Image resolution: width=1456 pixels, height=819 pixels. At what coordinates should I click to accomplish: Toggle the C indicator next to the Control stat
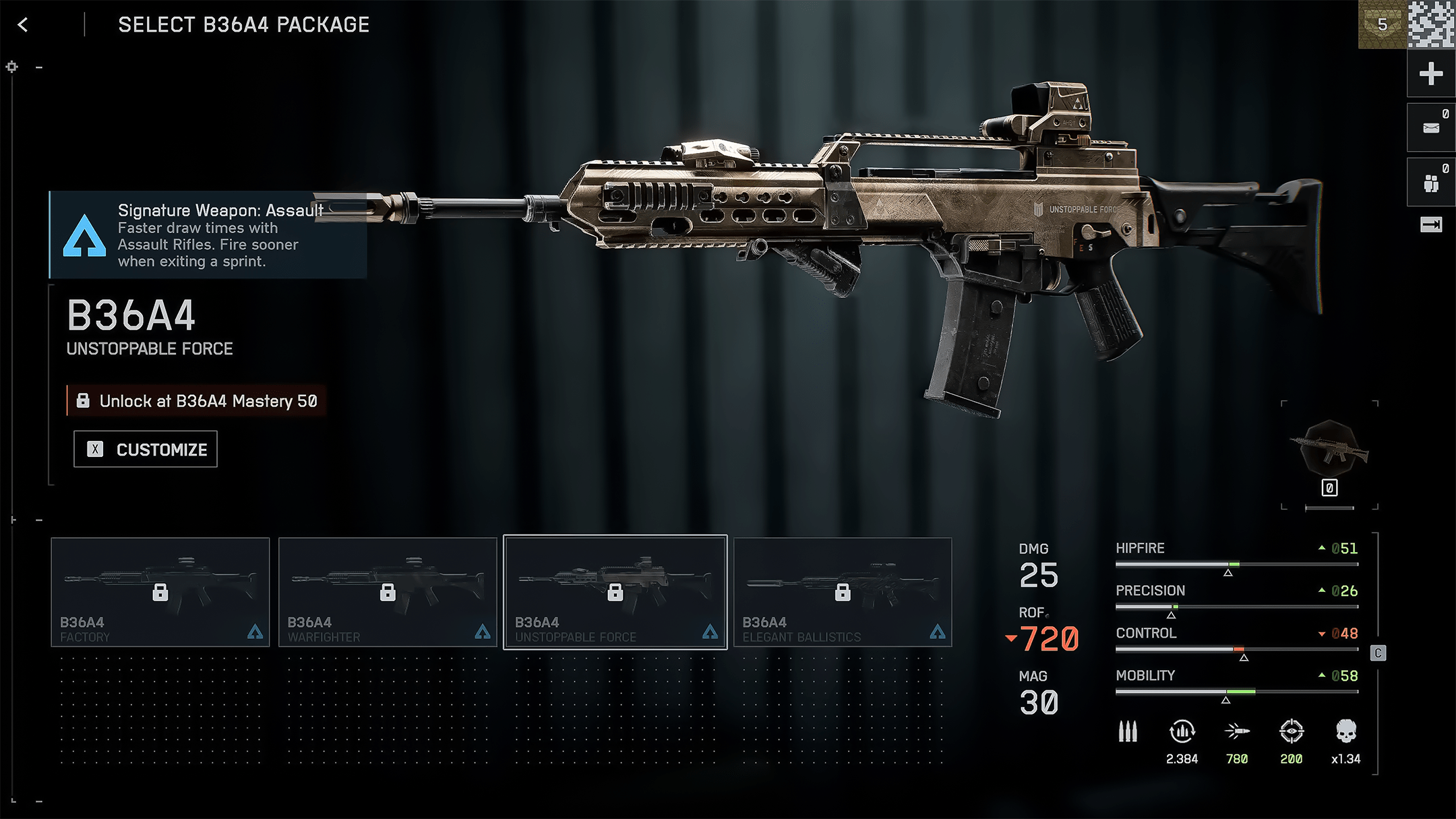pos(1378,652)
